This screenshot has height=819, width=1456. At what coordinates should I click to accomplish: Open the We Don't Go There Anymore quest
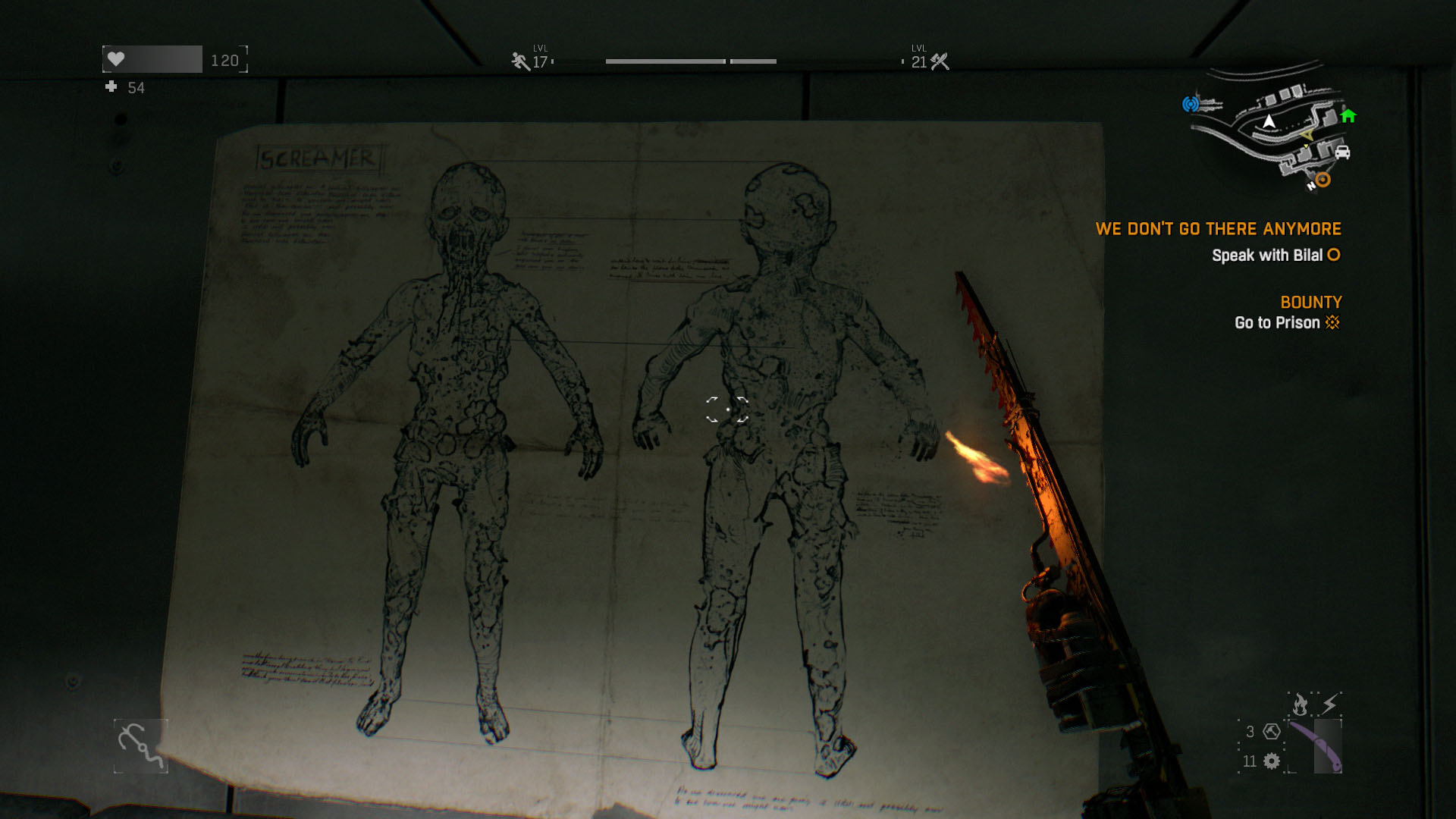coord(1218,229)
